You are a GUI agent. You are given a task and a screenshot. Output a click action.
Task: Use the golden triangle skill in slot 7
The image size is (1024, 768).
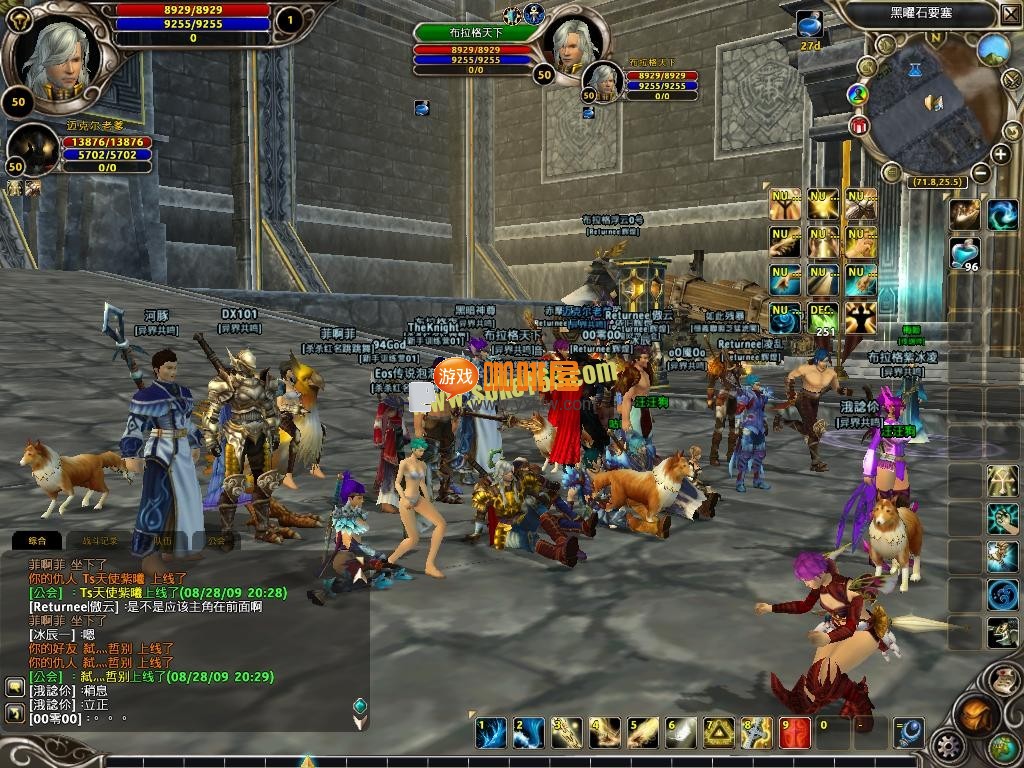coord(719,733)
